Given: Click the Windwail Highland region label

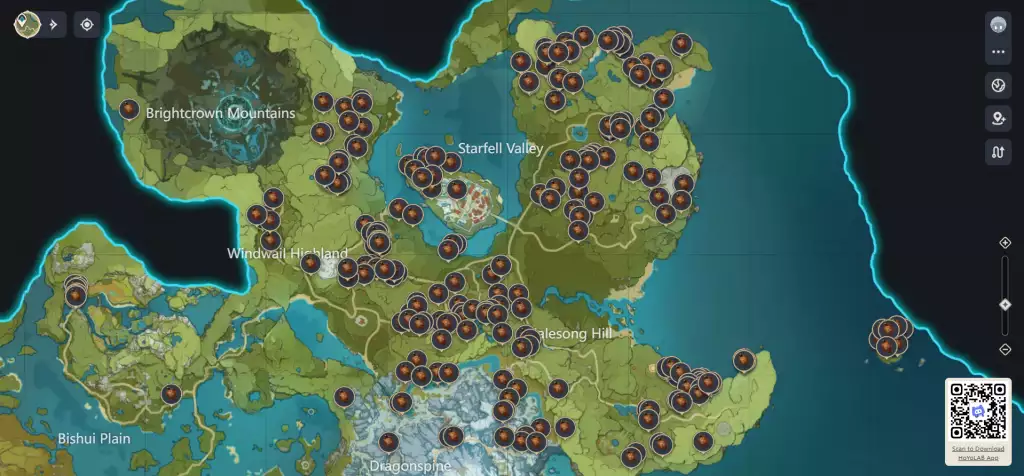Looking at the screenshot, I should pos(287,253).
